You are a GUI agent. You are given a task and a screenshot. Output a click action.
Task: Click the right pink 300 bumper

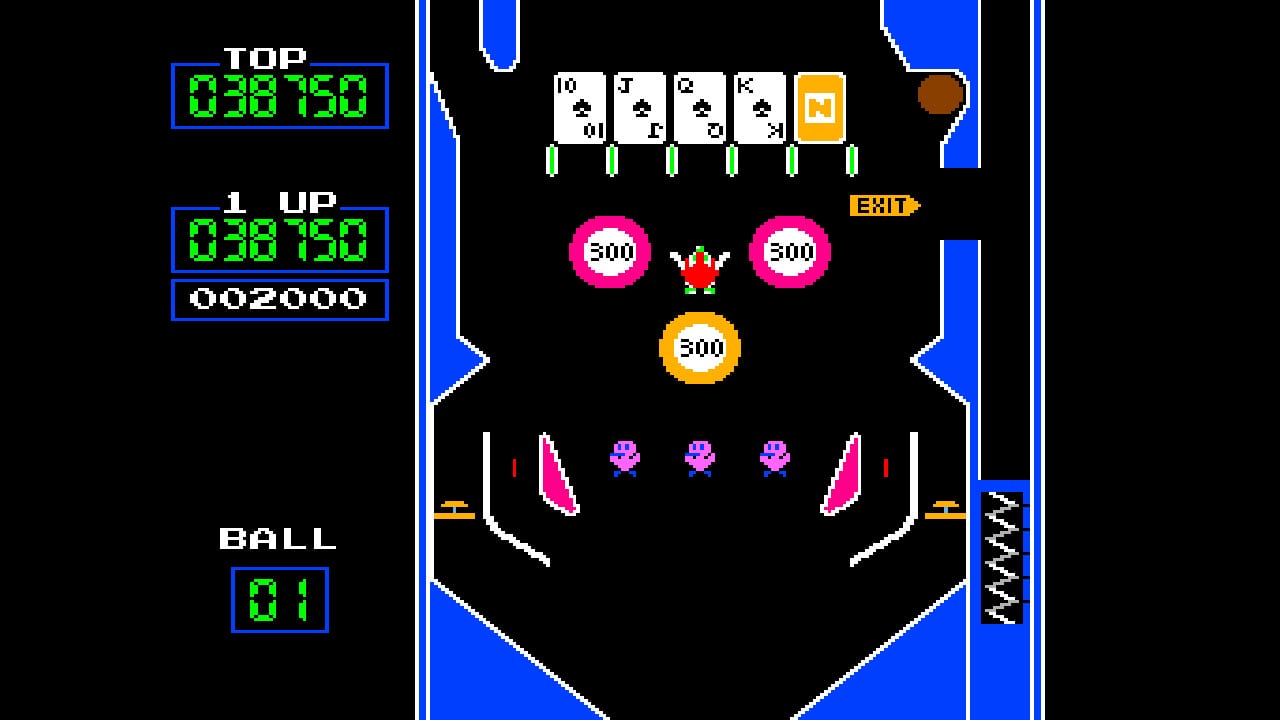(789, 253)
